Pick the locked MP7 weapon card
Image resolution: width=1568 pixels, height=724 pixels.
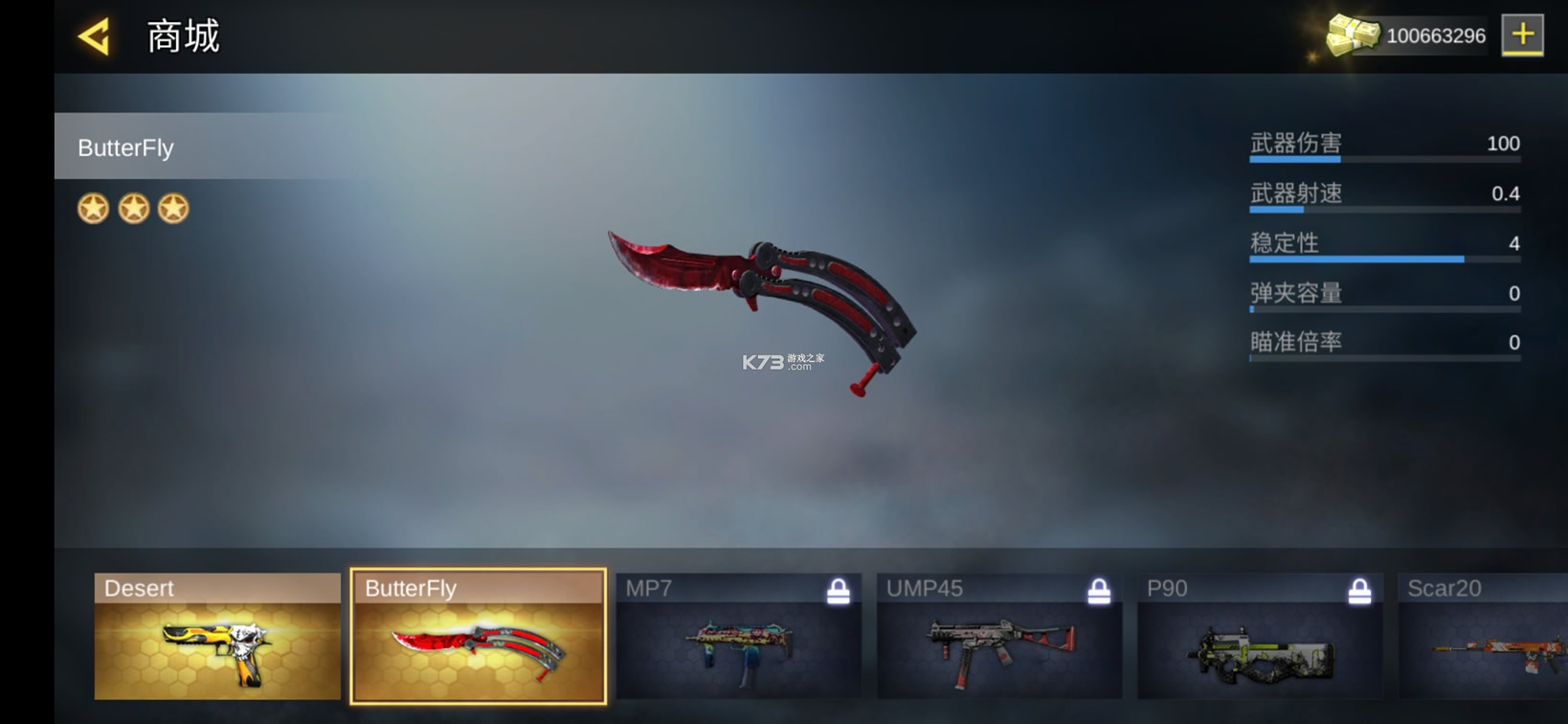[x=738, y=637]
